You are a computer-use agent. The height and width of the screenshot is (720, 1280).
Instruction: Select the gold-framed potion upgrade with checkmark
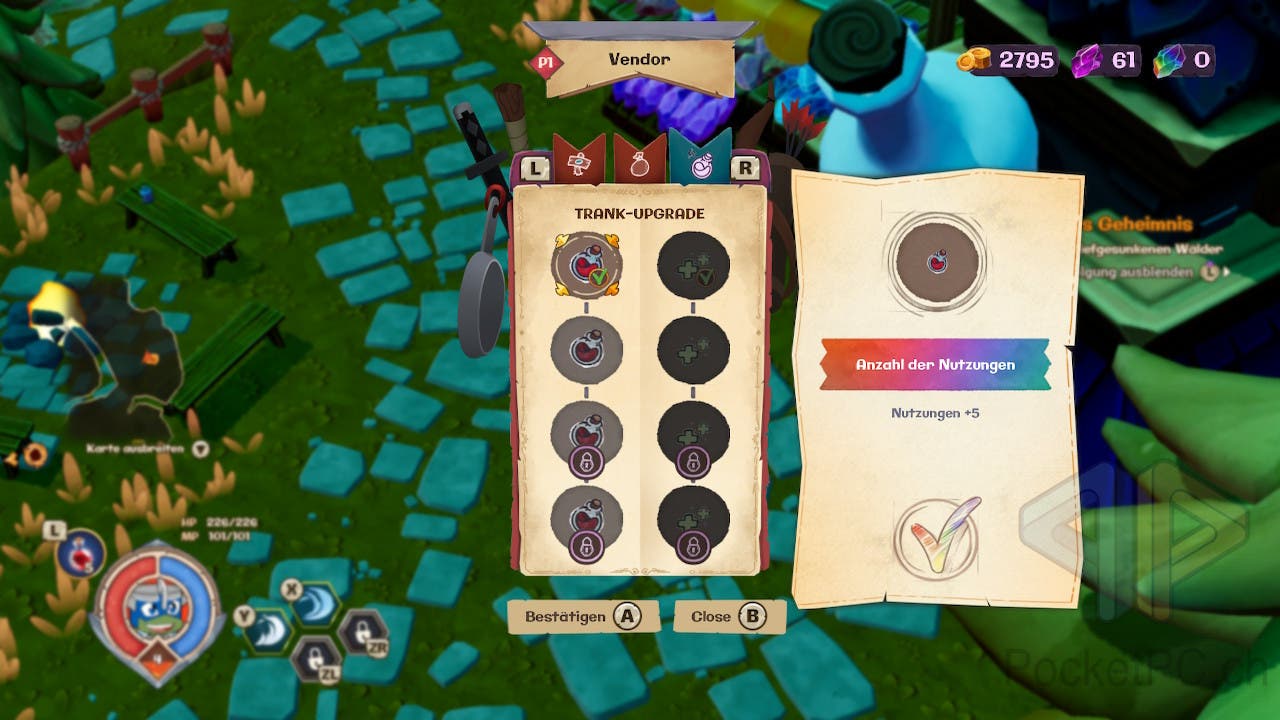(586, 266)
